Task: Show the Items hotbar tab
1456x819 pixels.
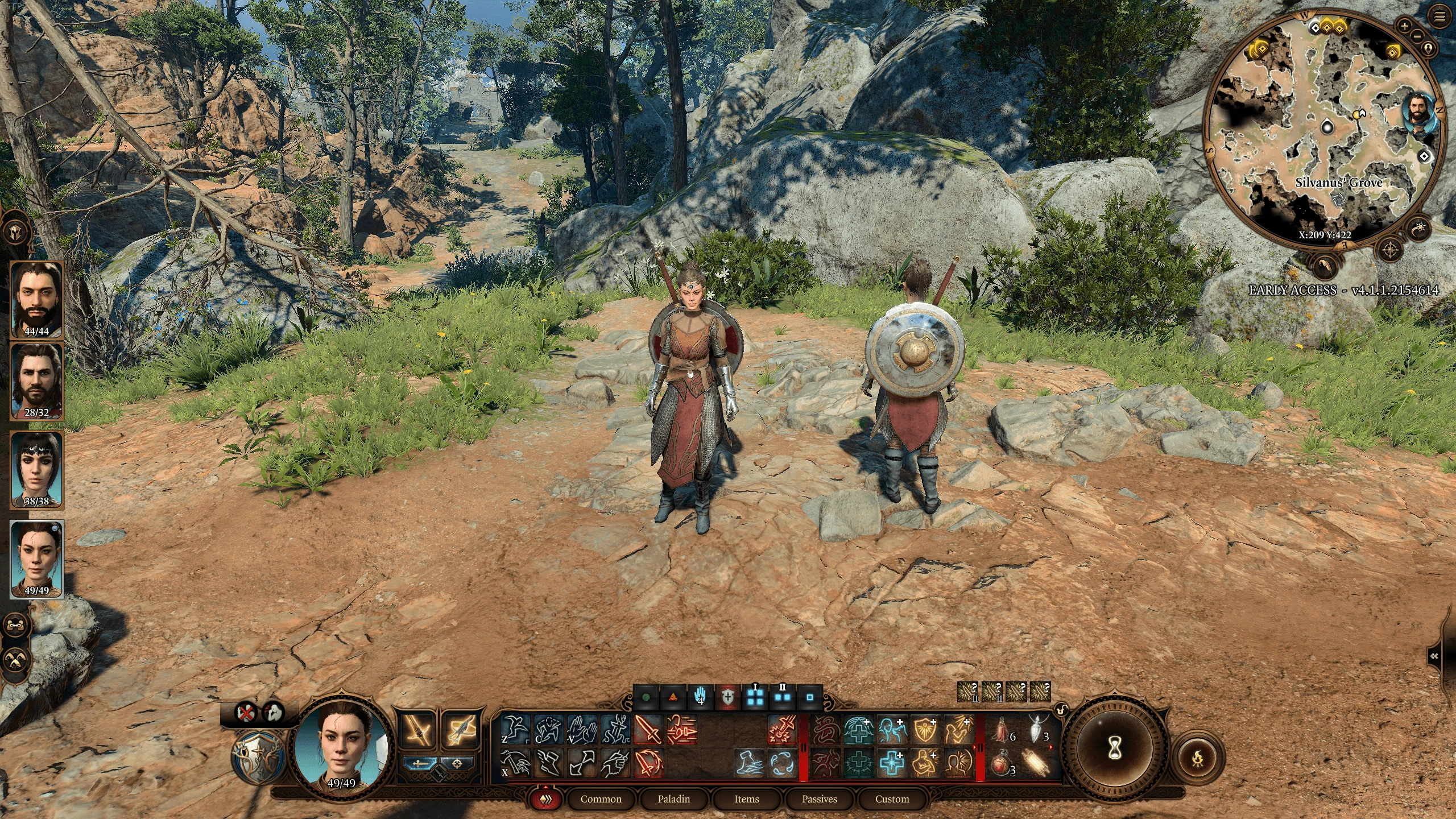Action: (746, 799)
